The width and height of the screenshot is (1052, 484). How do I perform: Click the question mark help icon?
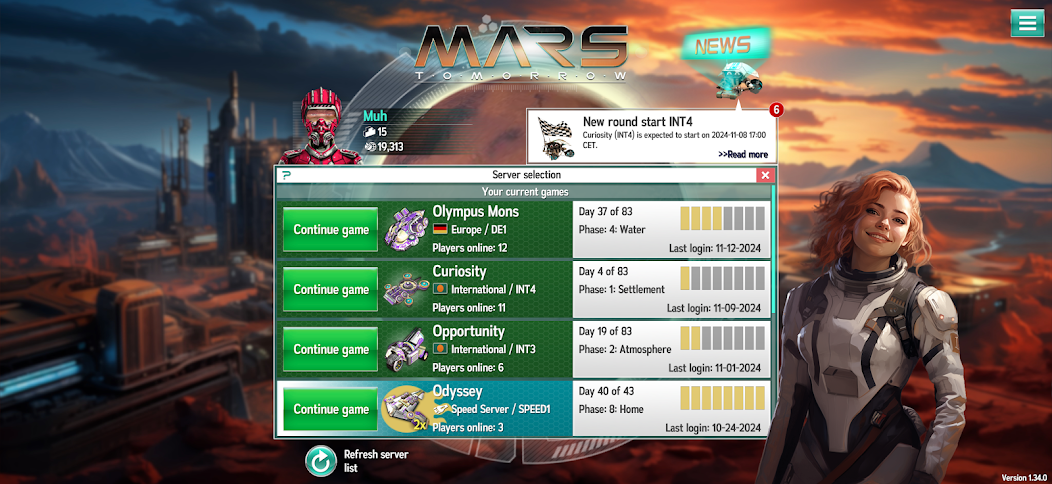point(287,175)
